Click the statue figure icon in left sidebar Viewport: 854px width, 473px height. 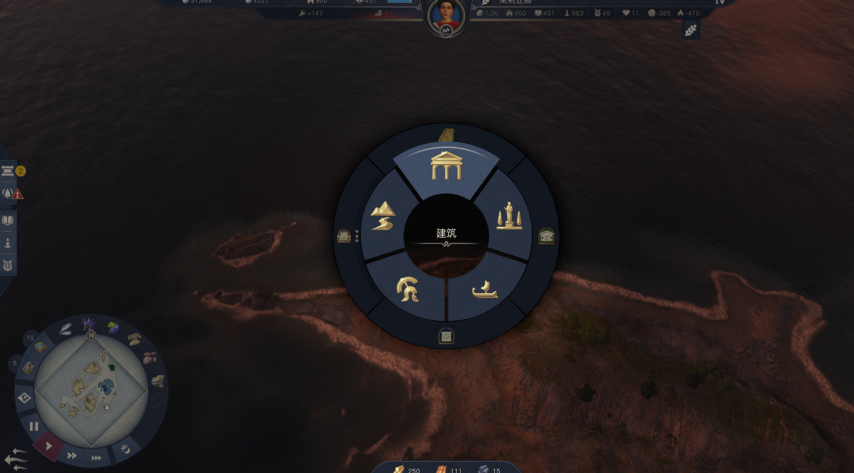[8, 243]
